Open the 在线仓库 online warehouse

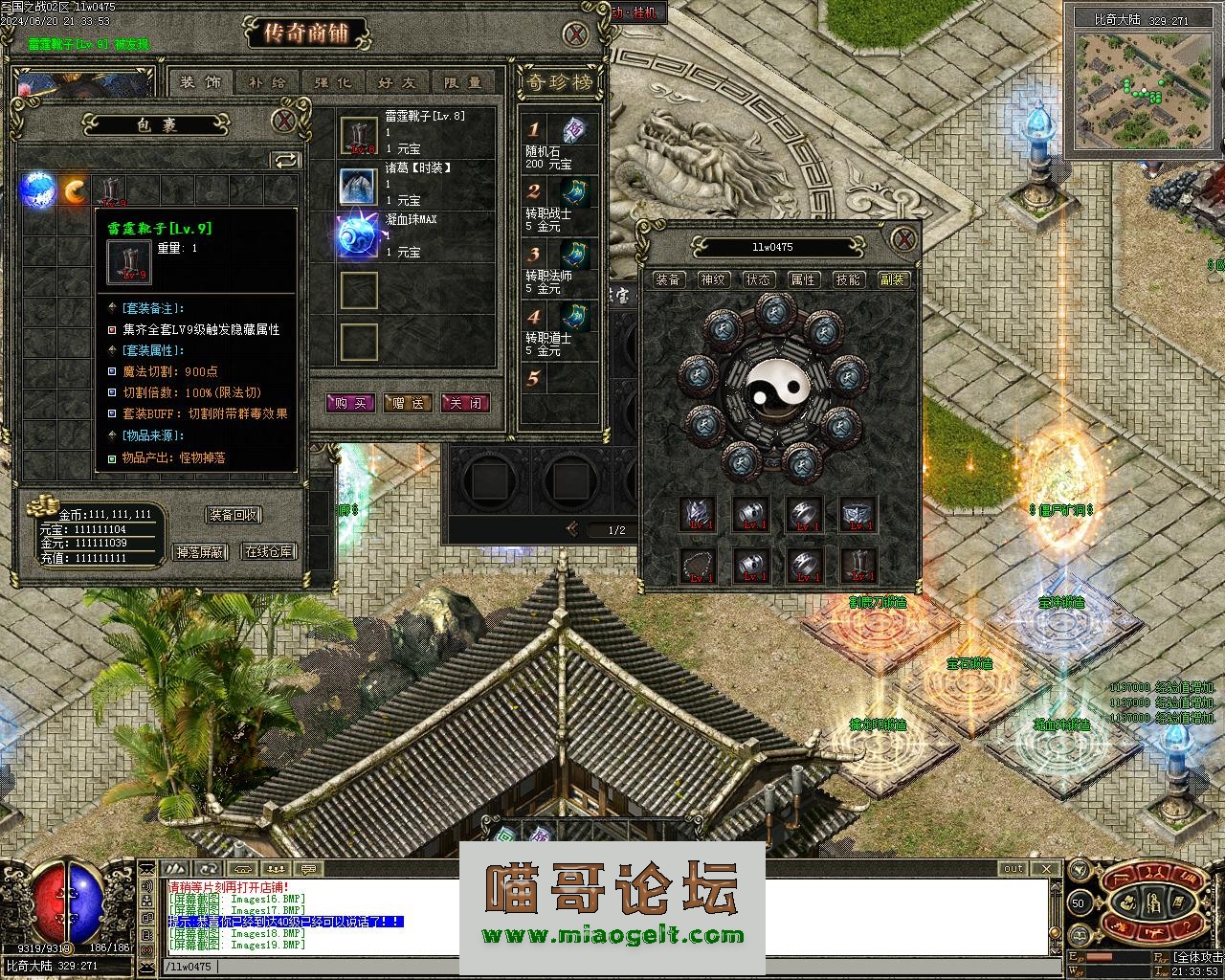pyautogui.click(x=268, y=551)
